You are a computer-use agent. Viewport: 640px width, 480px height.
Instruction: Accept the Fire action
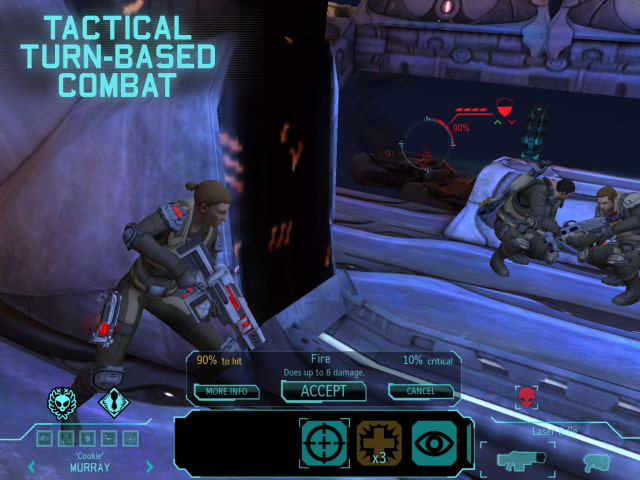pyautogui.click(x=323, y=391)
